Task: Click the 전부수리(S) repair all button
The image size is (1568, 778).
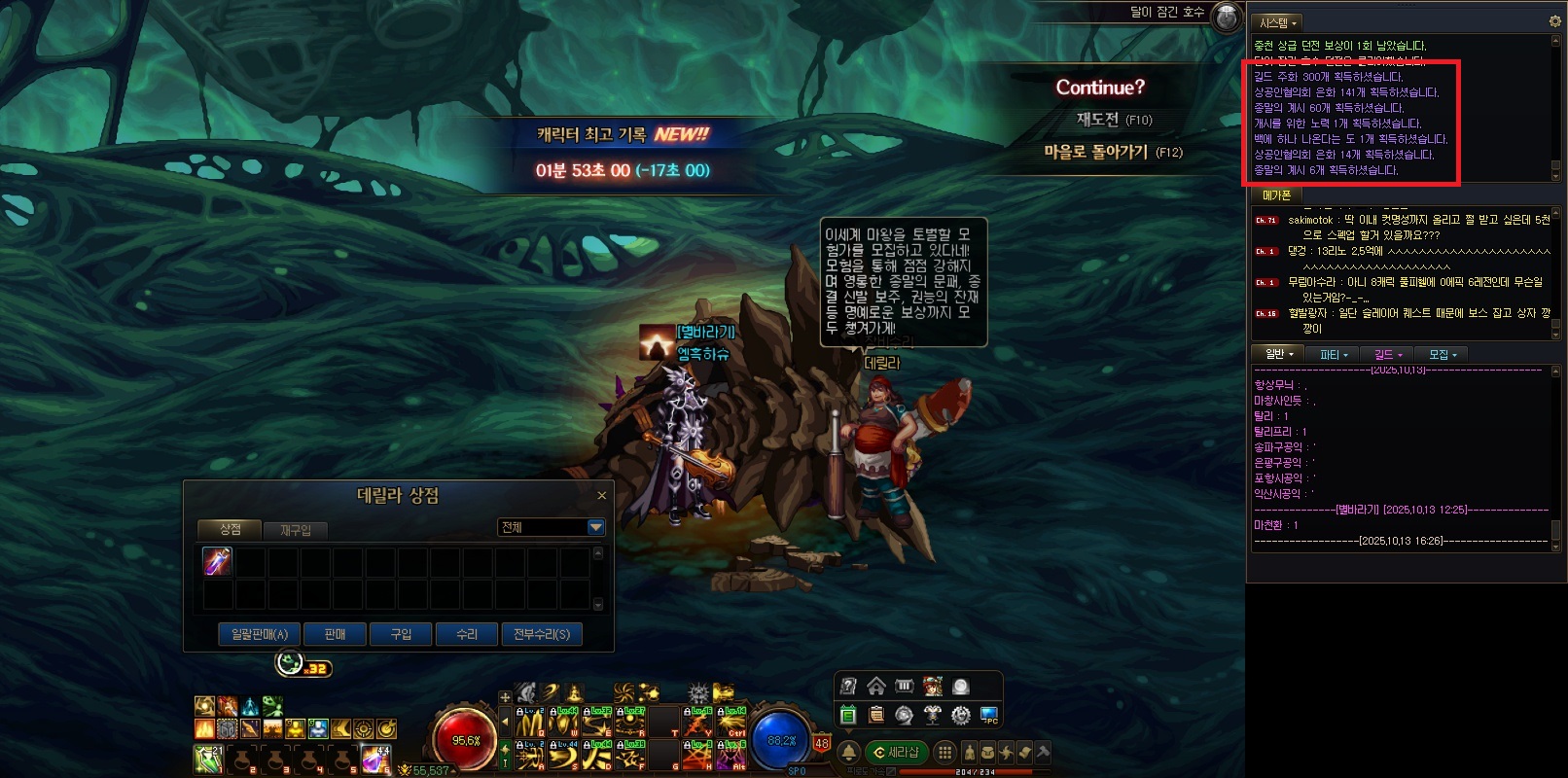Action: point(542,634)
